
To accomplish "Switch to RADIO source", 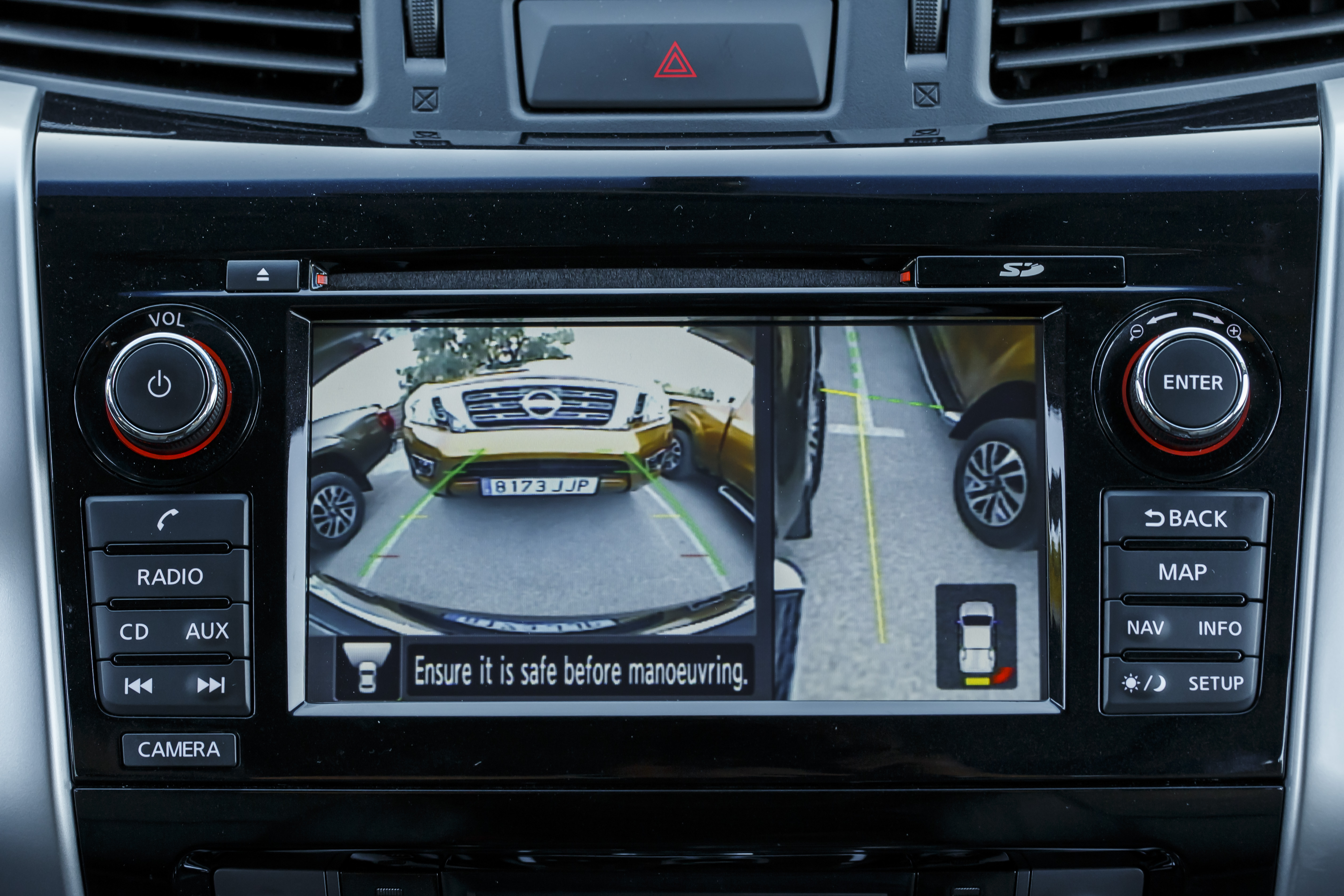I will coord(170,577).
